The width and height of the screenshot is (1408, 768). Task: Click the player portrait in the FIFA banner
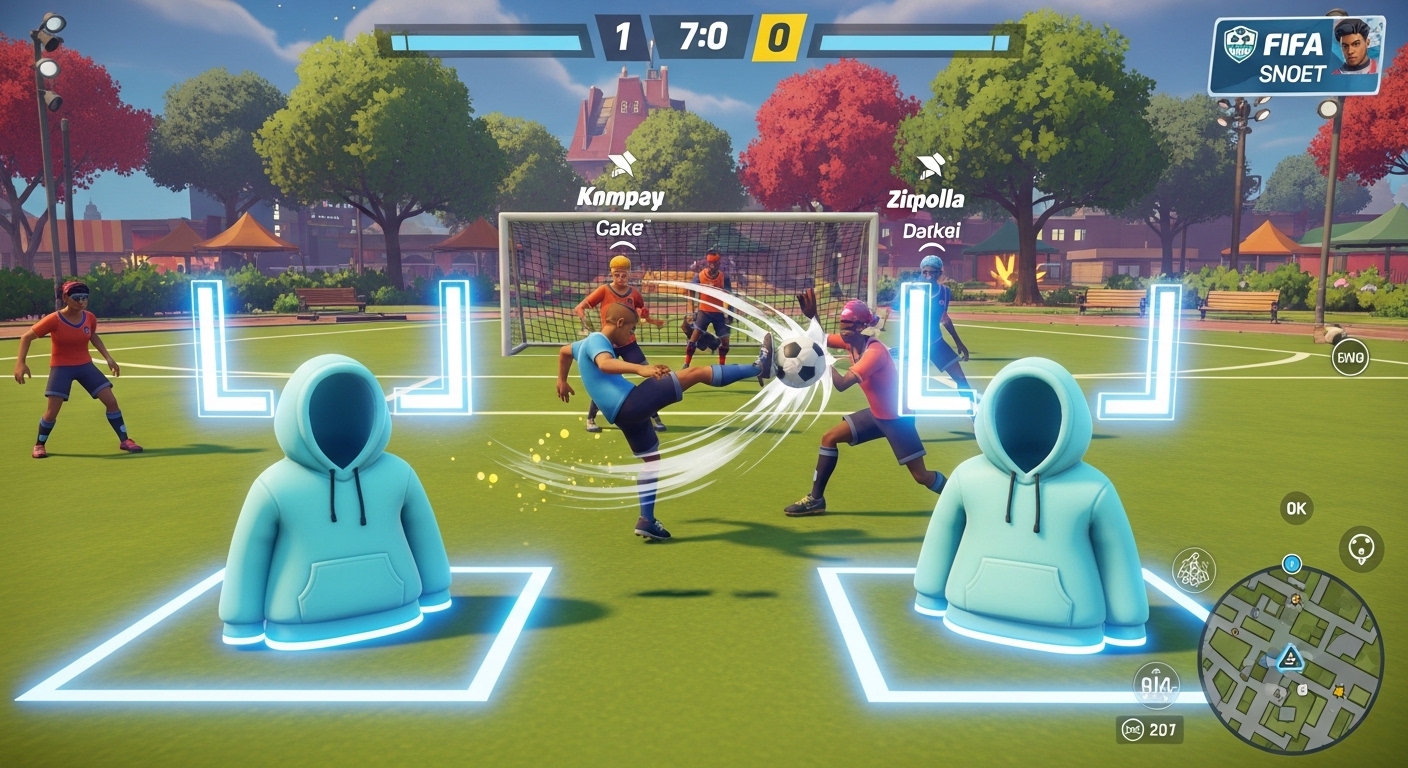point(1353,47)
